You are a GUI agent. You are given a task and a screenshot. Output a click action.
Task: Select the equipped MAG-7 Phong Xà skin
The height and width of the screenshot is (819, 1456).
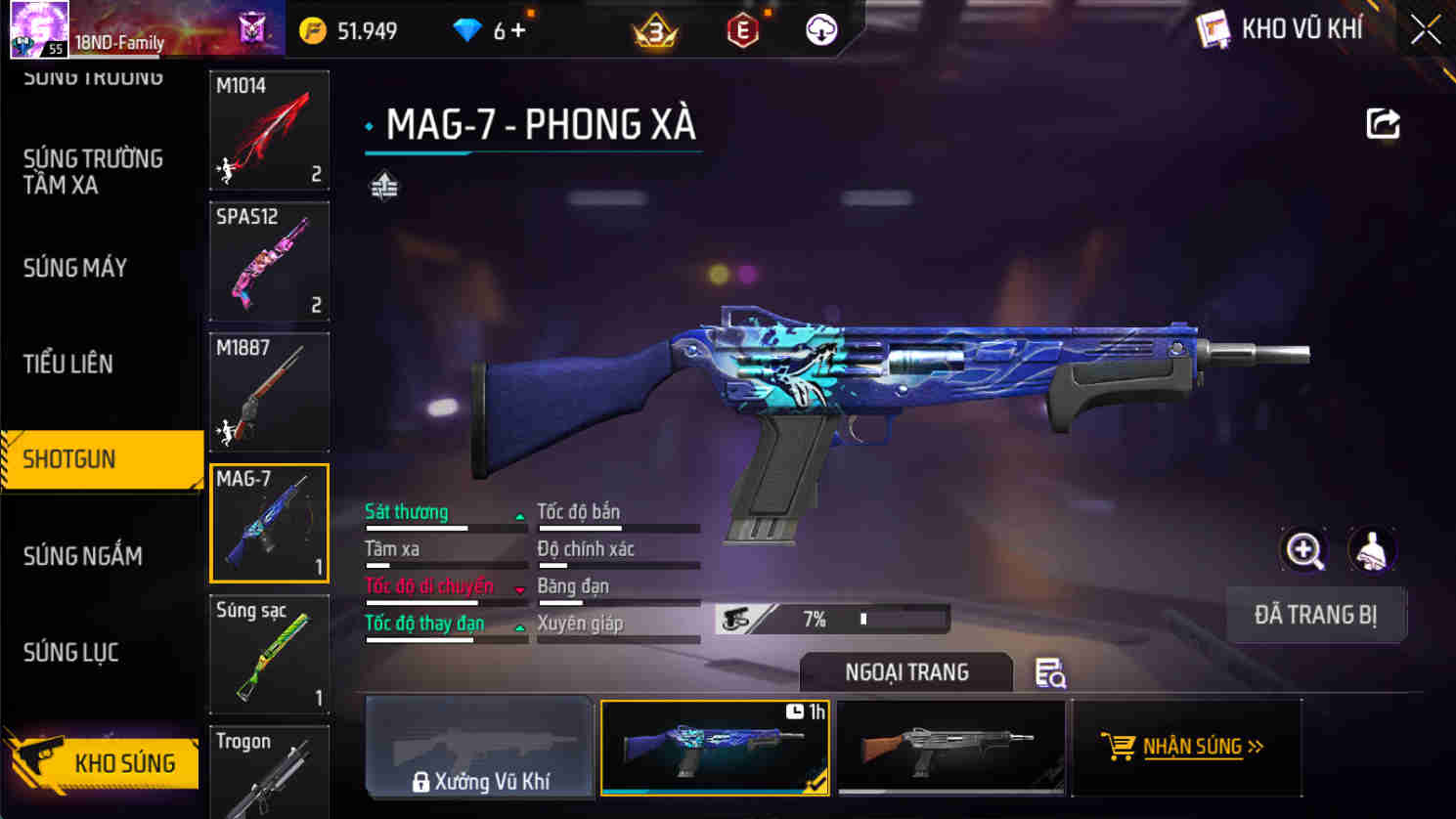[x=715, y=748]
